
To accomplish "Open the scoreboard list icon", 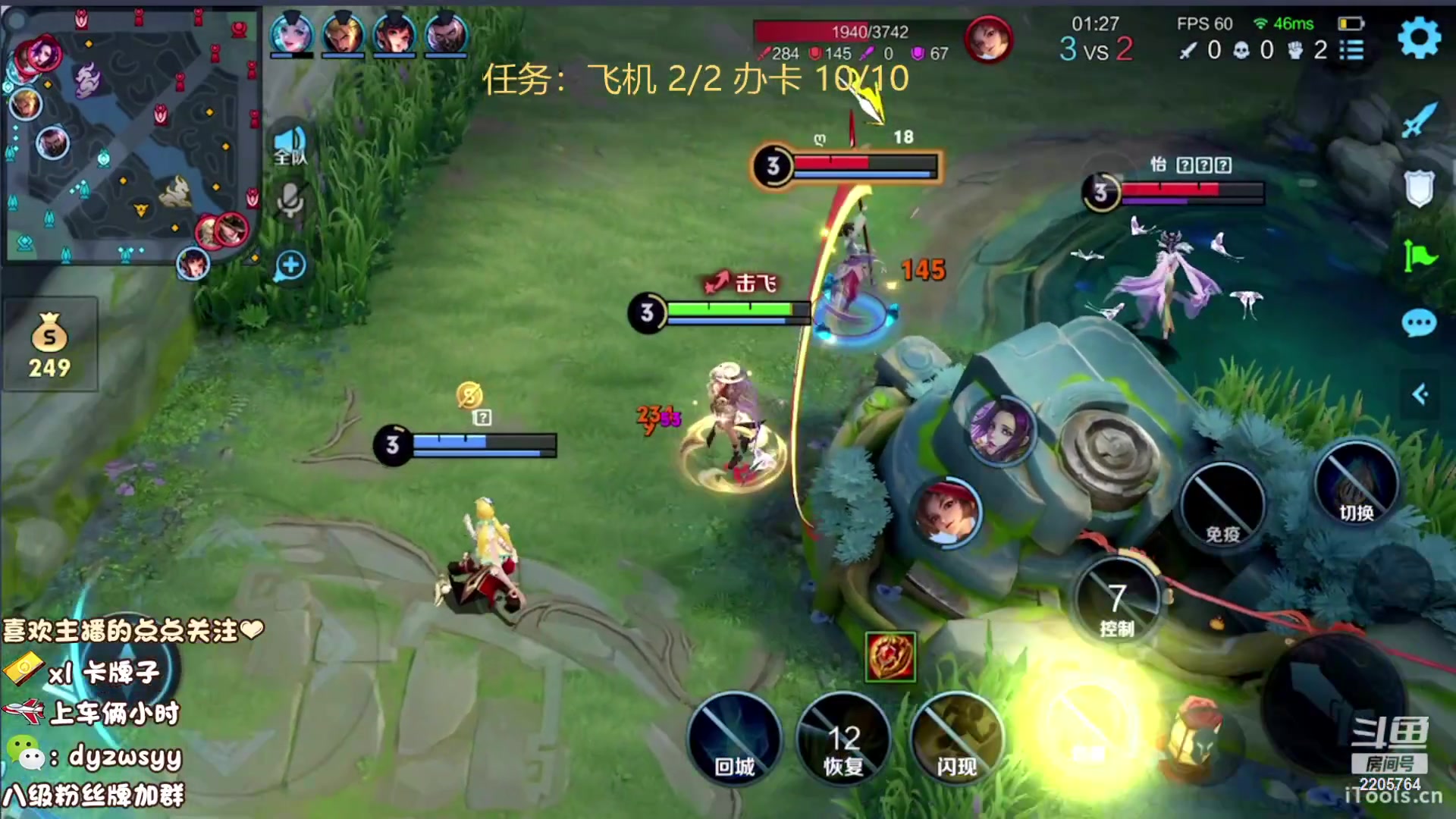I will (1351, 50).
